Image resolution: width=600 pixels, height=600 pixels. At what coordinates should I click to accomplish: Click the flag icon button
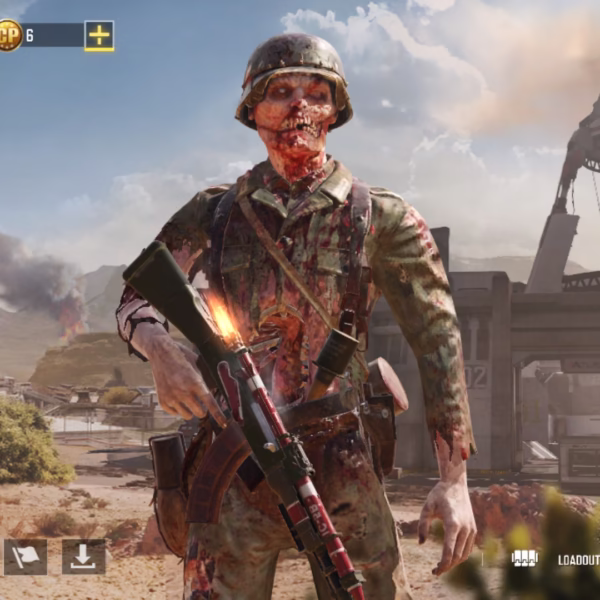25,557
